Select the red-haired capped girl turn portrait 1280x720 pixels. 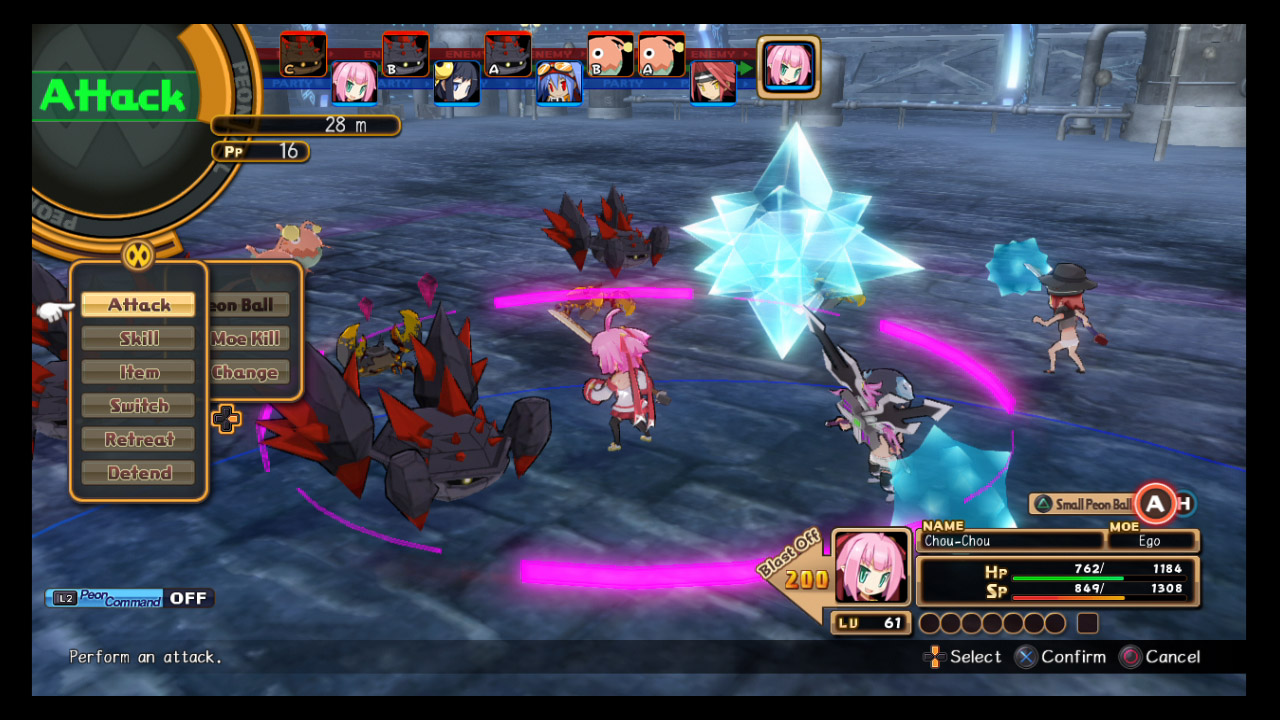click(x=712, y=82)
